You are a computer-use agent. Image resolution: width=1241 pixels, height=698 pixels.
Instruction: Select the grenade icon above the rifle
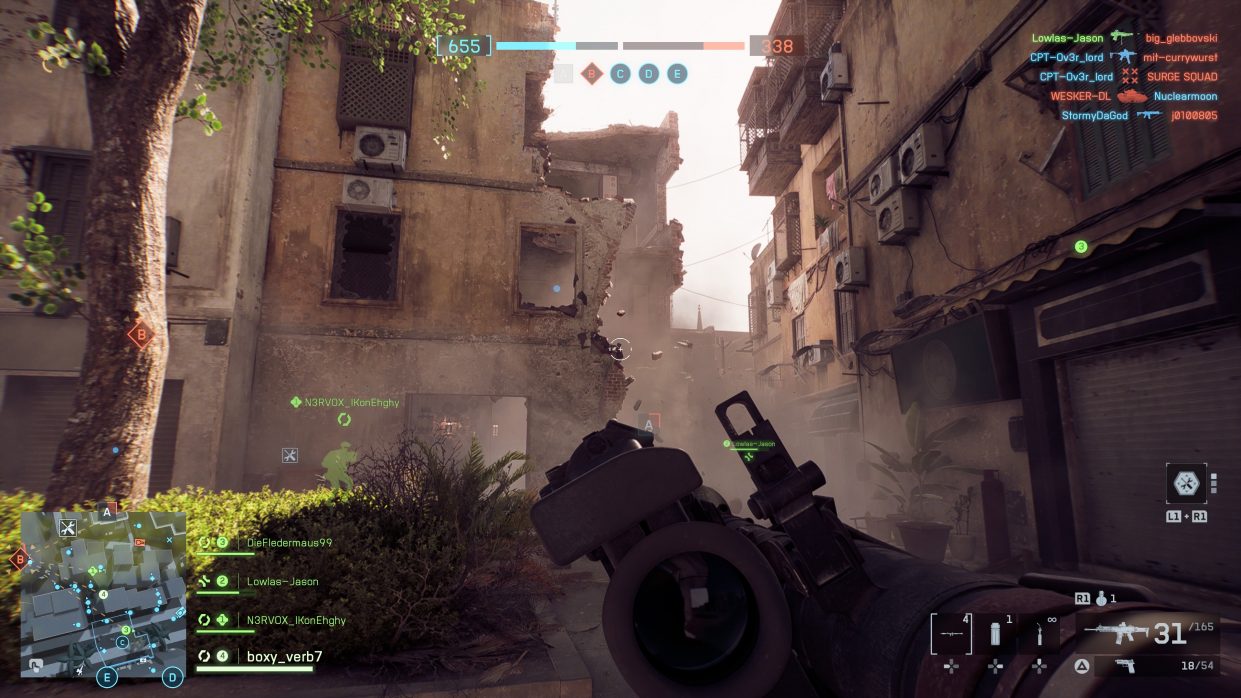[1102, 599]
